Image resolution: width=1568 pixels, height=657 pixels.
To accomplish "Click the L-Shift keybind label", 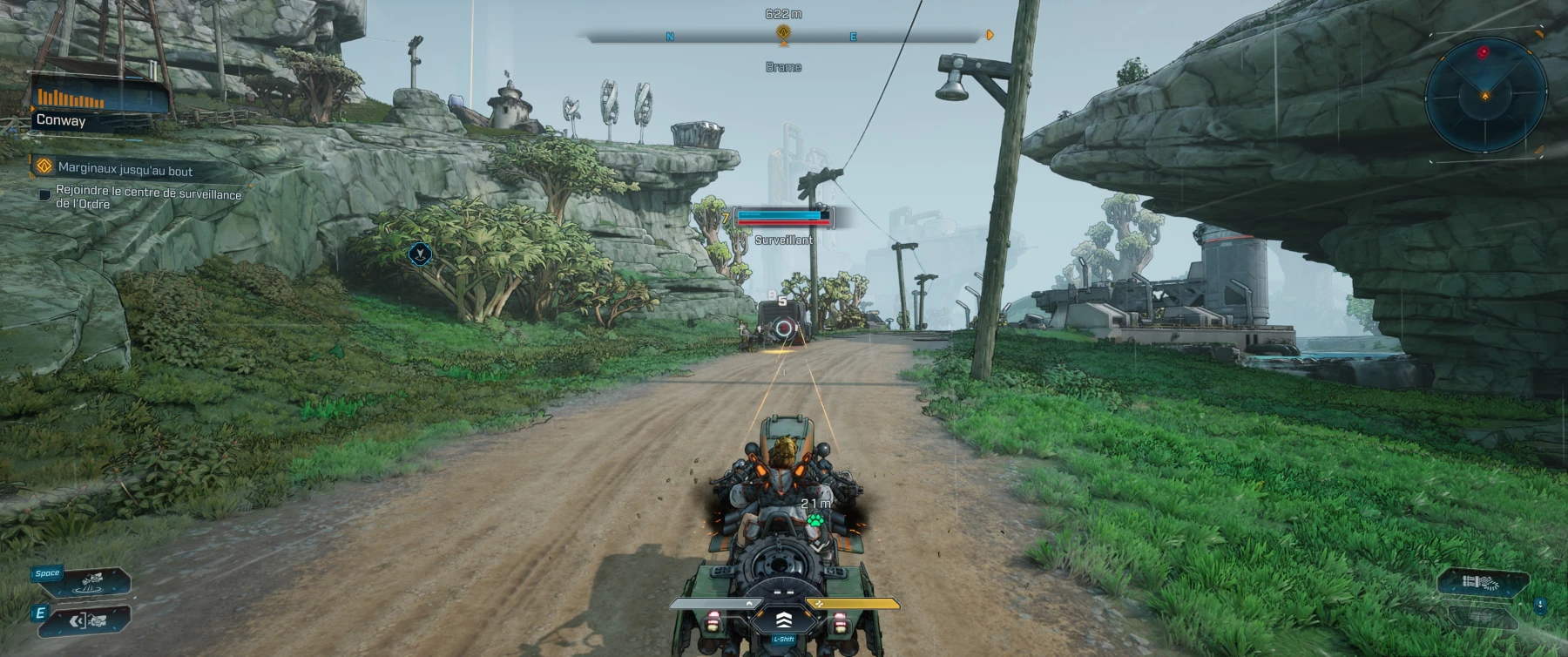I will (784, 639).
